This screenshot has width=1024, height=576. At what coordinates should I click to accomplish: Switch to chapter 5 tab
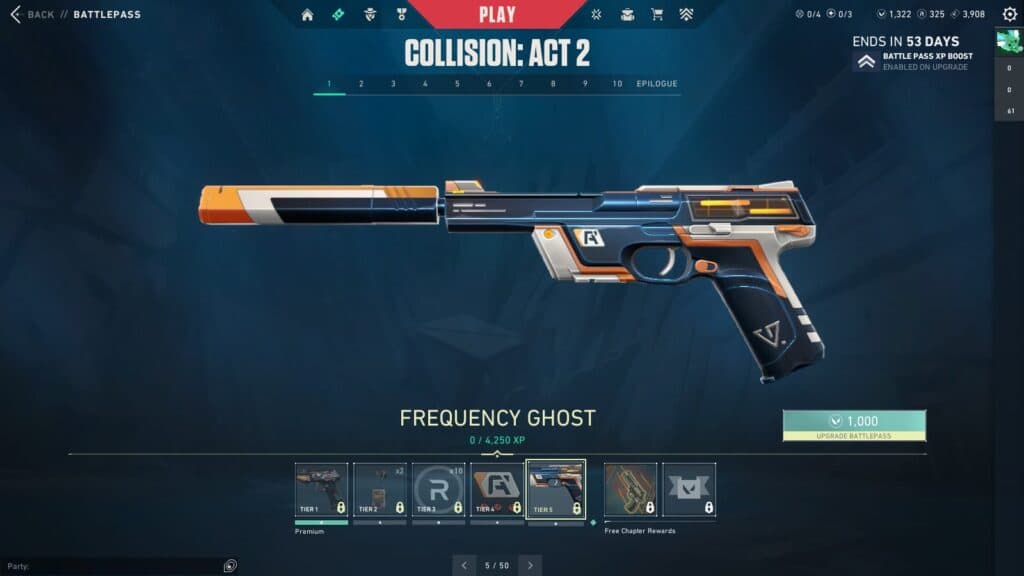point(457,84)
